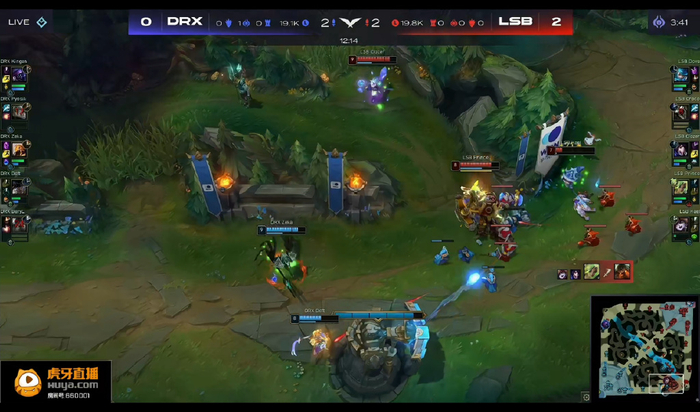Open the minimap in the corner

click(x=643, y=347)
